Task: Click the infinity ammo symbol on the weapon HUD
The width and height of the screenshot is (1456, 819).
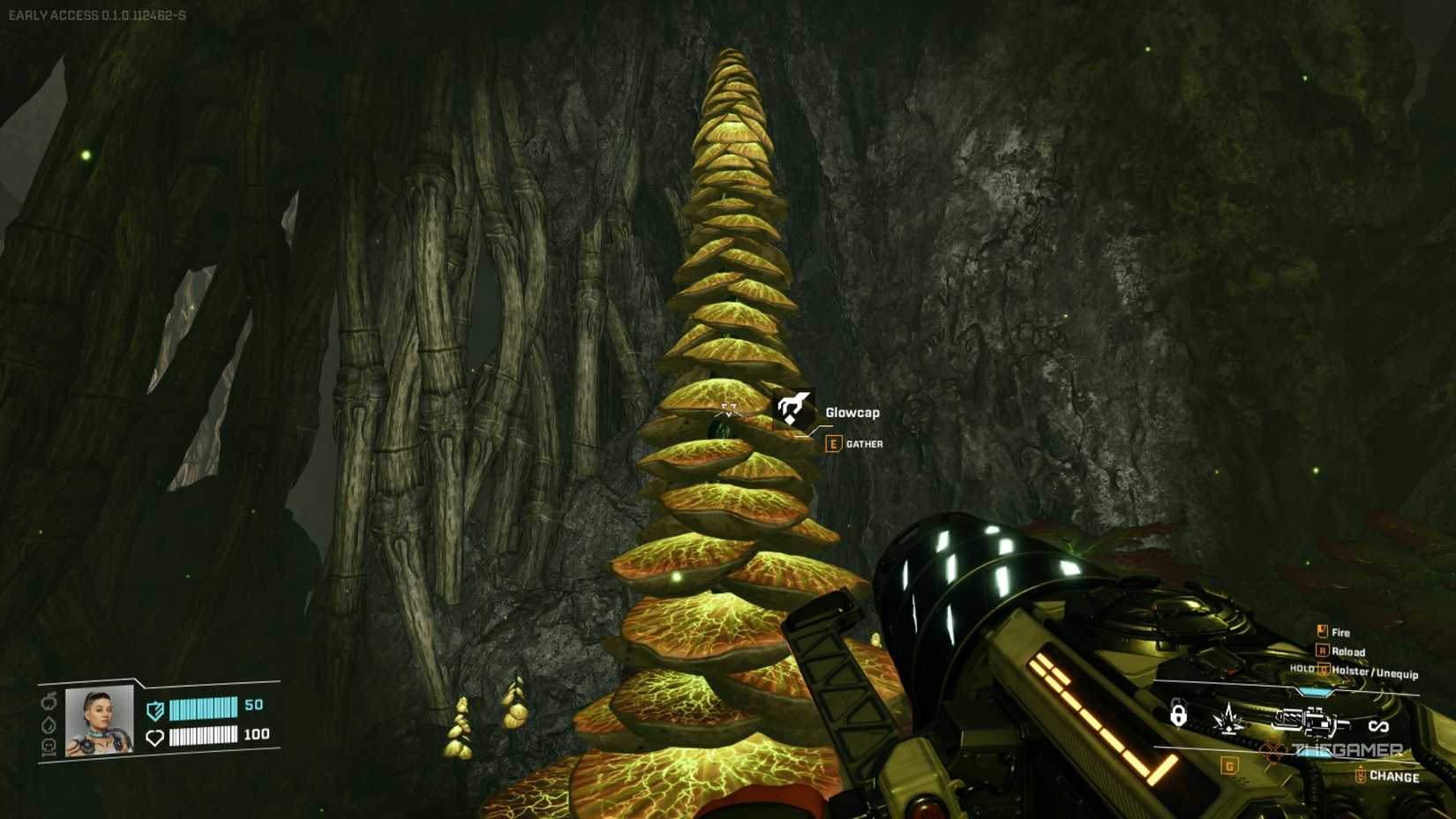Action: (1378, 725)
